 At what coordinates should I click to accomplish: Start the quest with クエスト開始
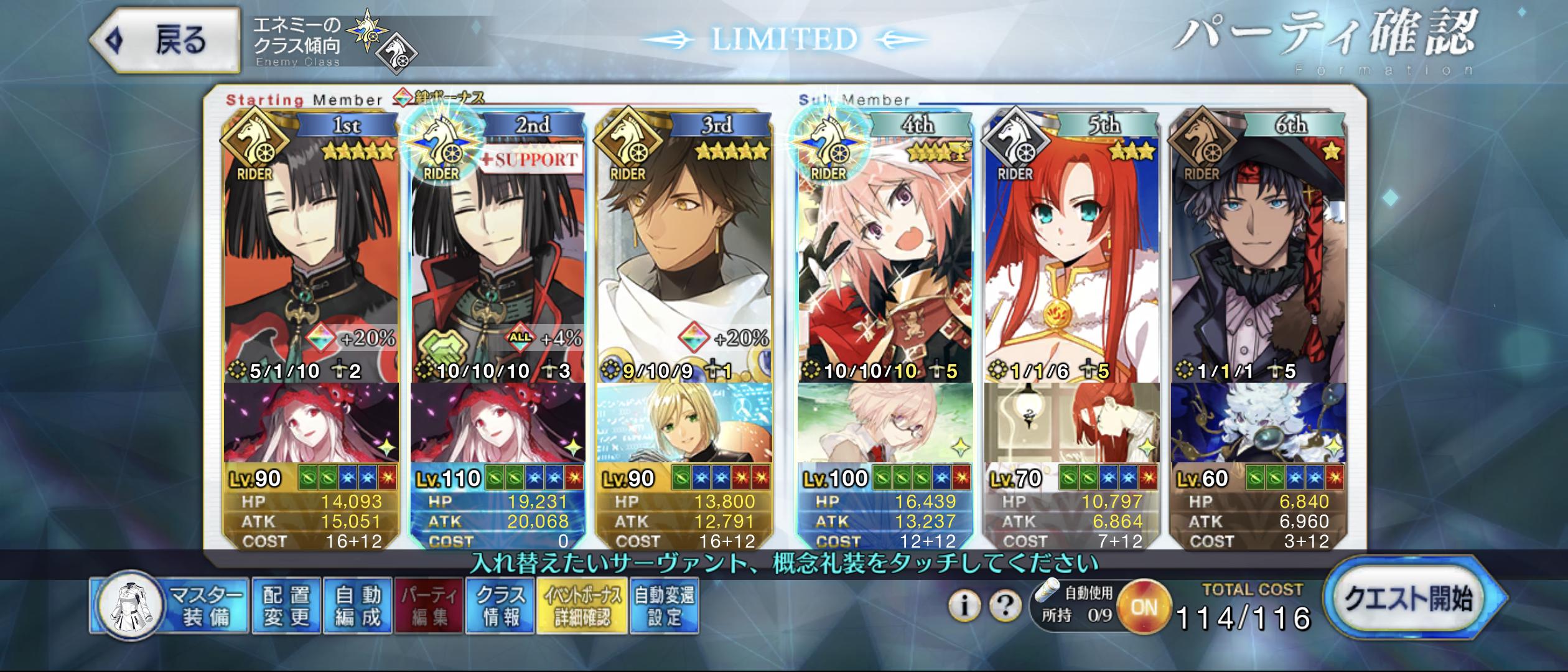(1409, 599)
